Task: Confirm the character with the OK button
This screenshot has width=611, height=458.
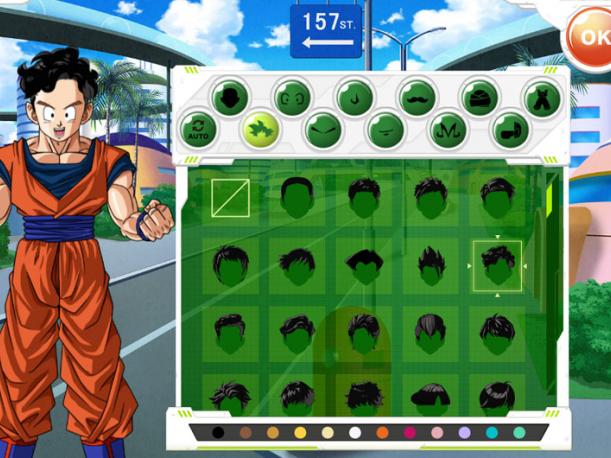Action: 590,40
